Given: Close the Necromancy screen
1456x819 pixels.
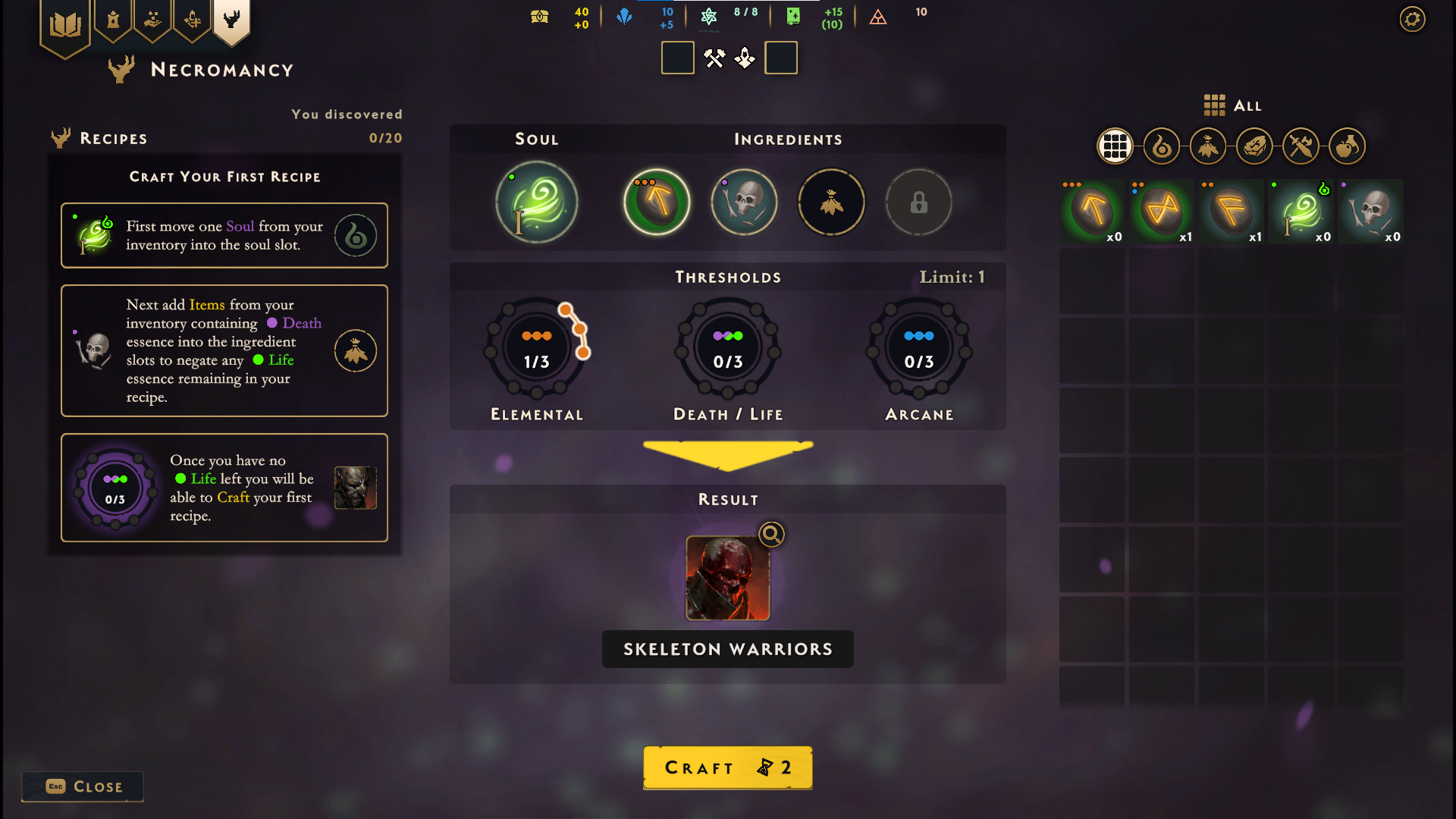Looking at the screenshot, I should 83,786.
